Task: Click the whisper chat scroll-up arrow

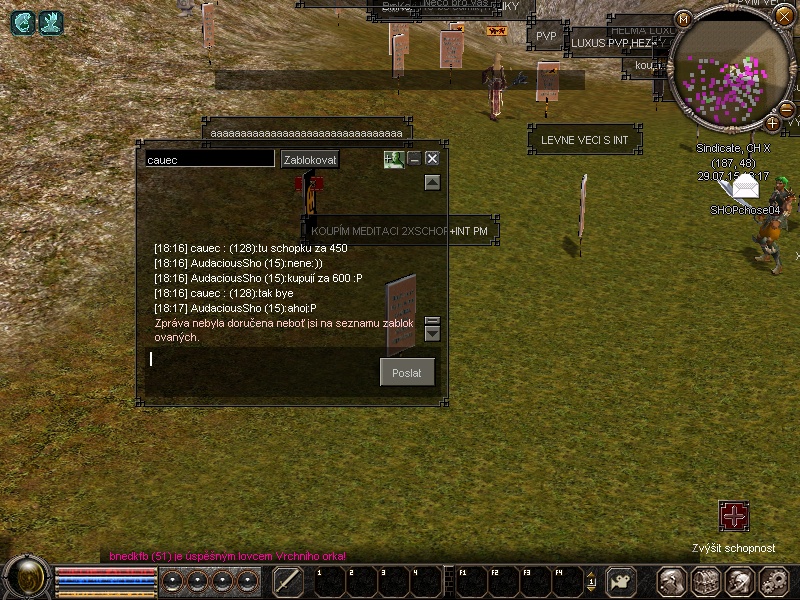Action: coord(432,182)
